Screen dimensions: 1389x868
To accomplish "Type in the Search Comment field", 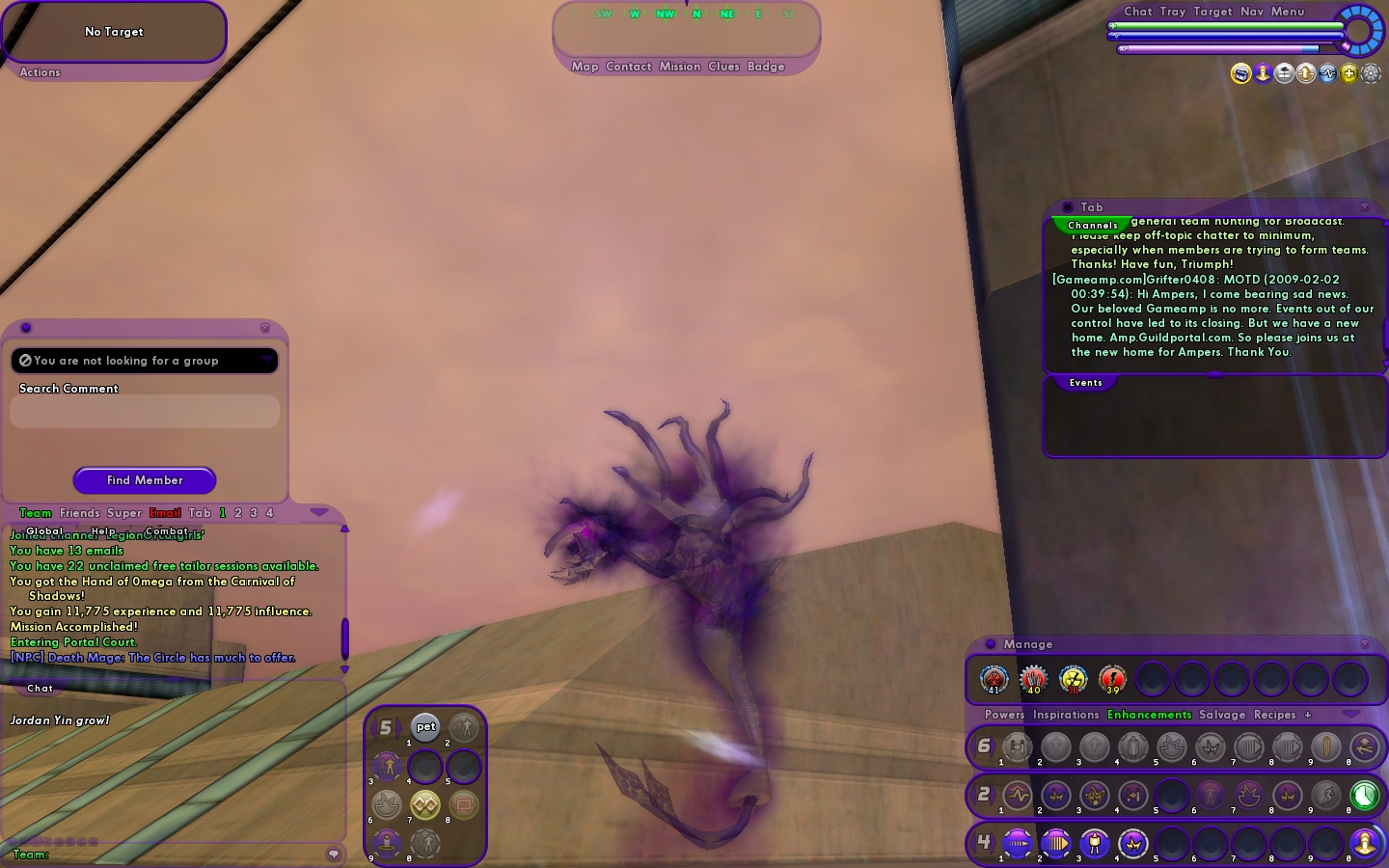I will coord(145,412).
